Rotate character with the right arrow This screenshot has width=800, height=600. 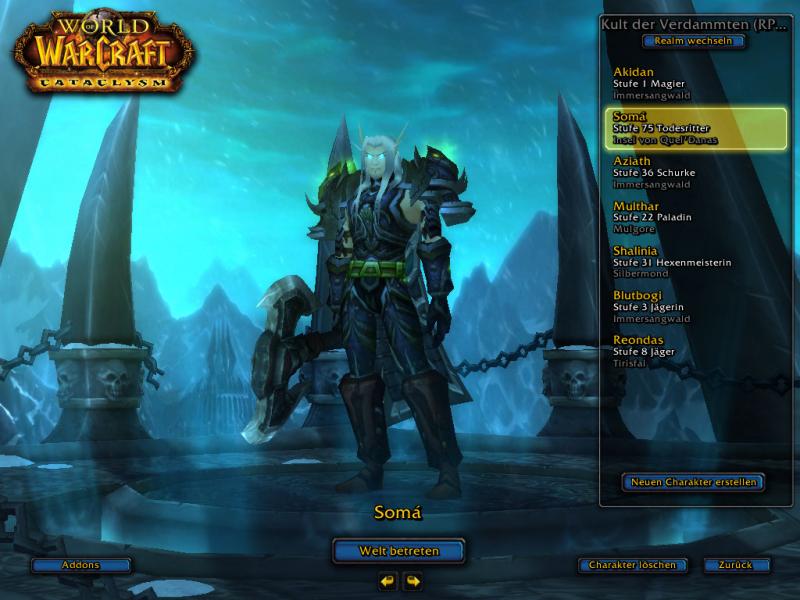click(x=412, y=580)
